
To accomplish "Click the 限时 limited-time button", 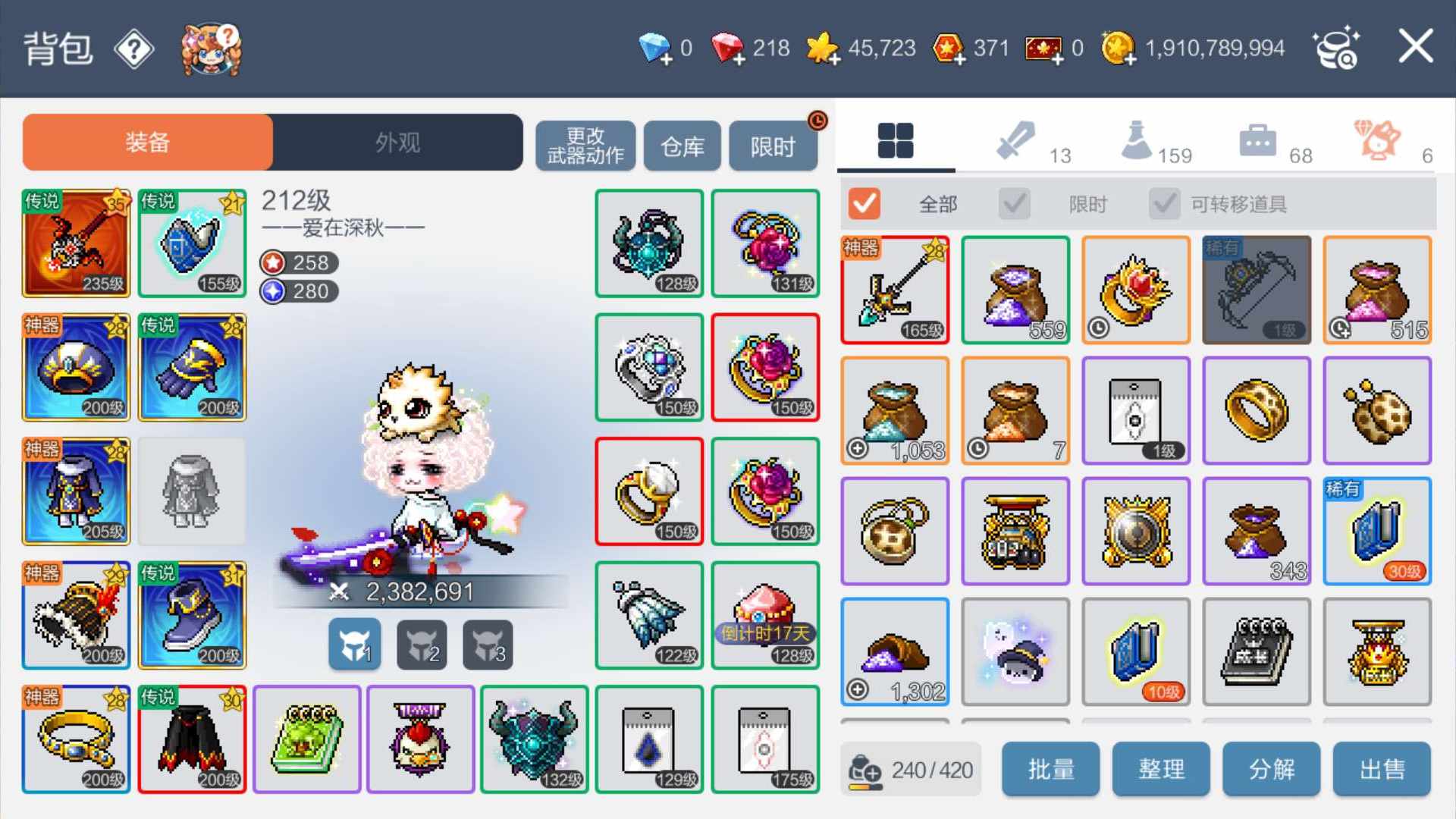I will click(773, 146).
